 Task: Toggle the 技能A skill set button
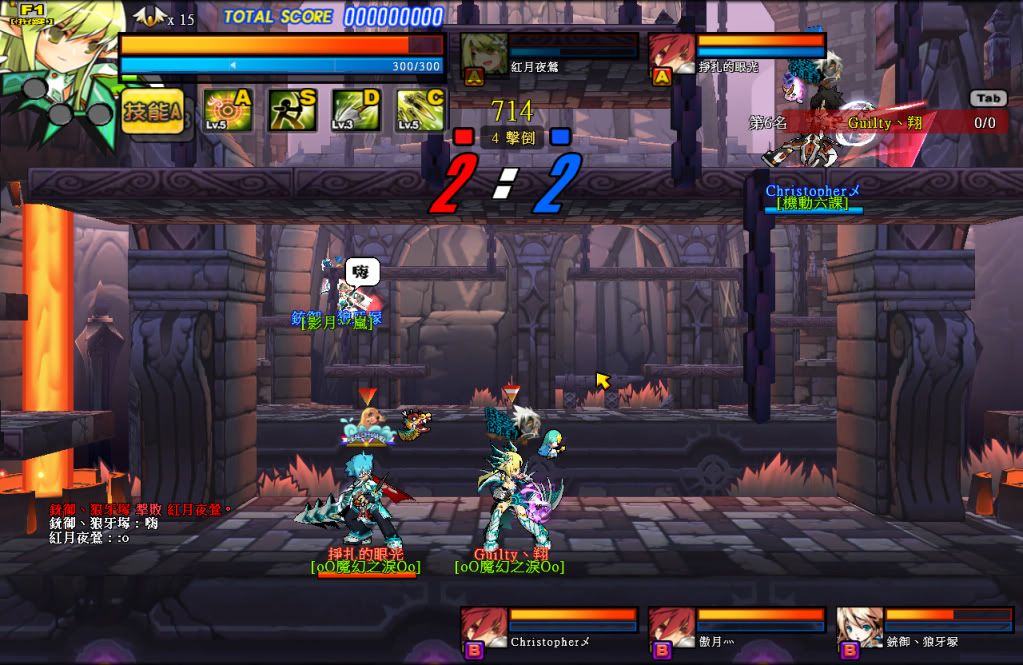(152, 112)
